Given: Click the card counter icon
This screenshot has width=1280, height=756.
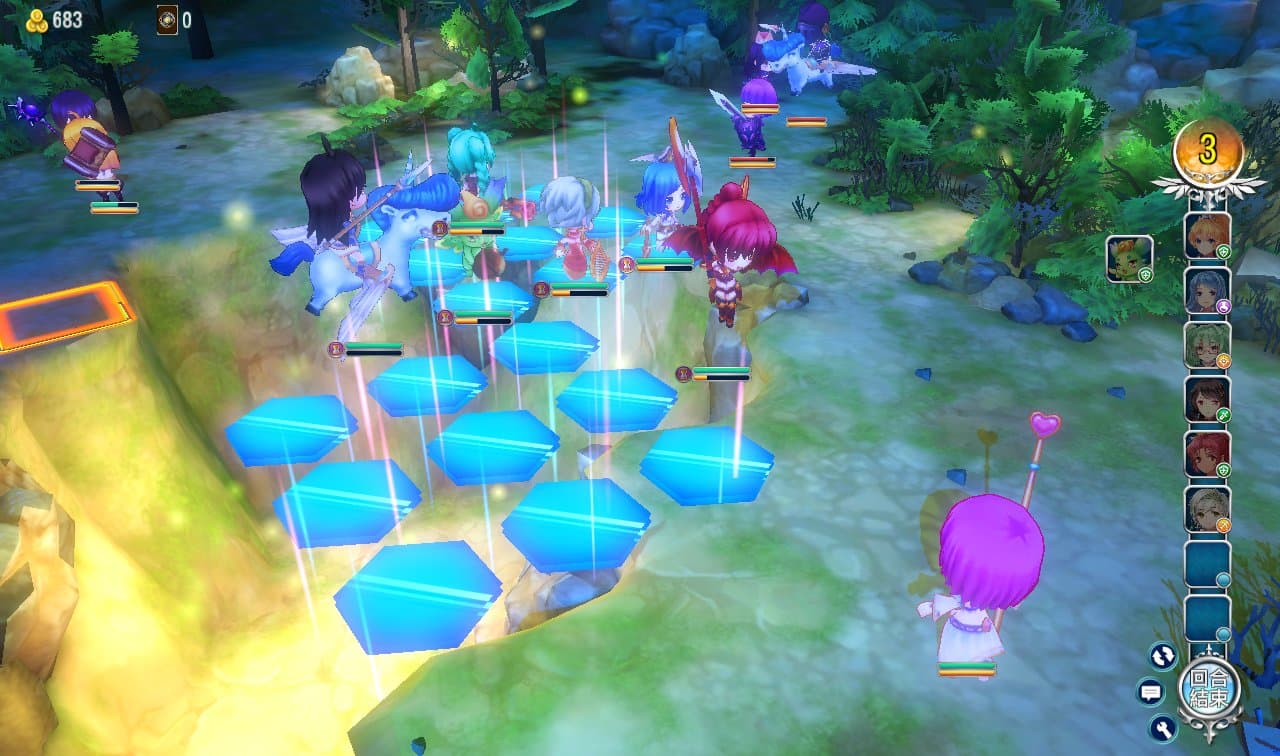Looking at the screenshot, I should [x=167, y=20].
